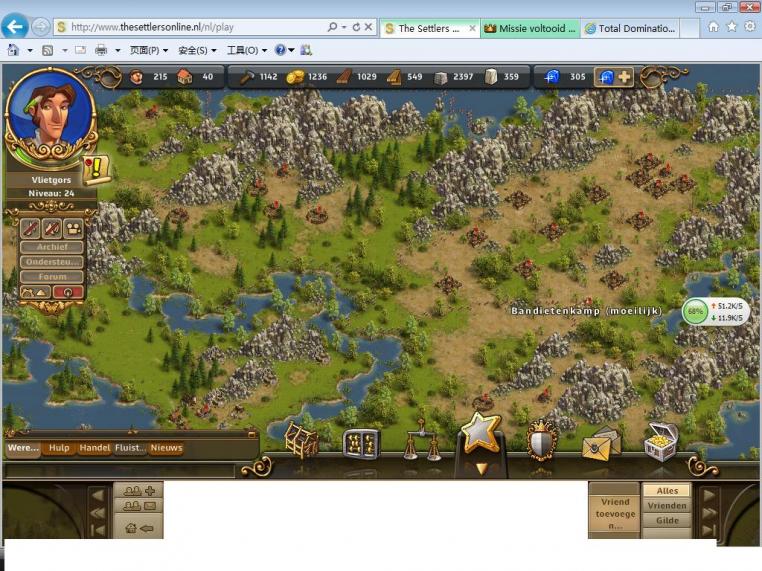Click the Vlietgors player avatar portrait

(x=48, y=116)
